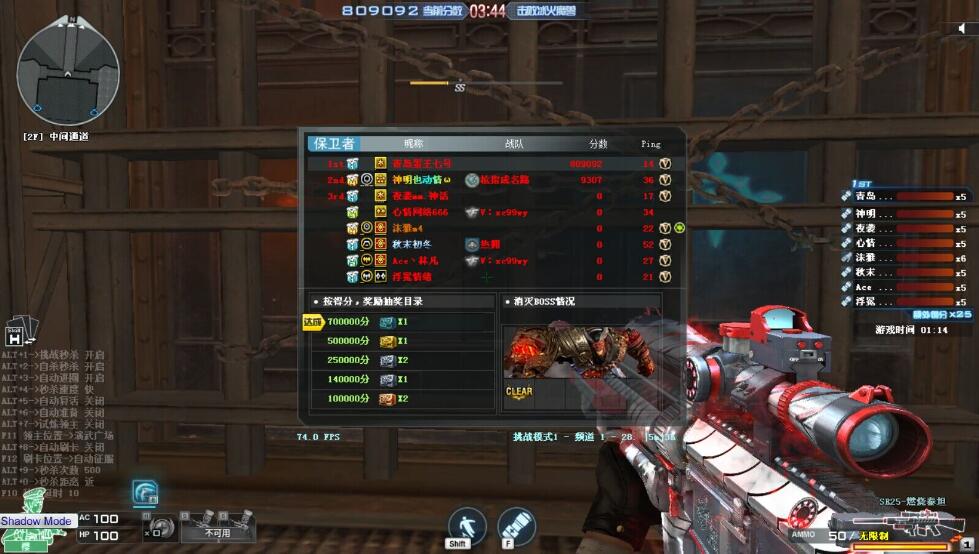Click the 500000分 reward tier row
This screenshot has width=979, height=554.
pos(400,341)
